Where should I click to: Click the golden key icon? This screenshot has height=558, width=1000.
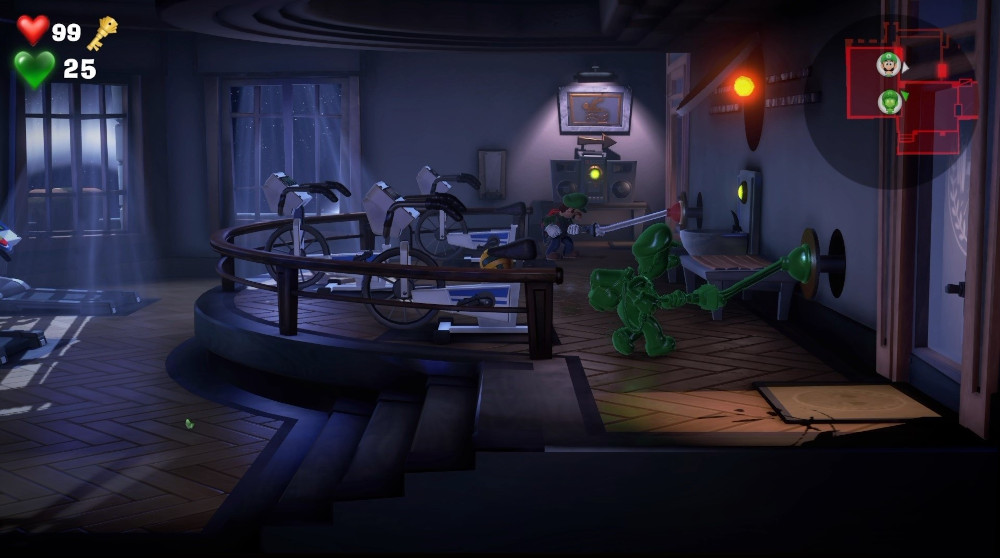tap(101, 34)
